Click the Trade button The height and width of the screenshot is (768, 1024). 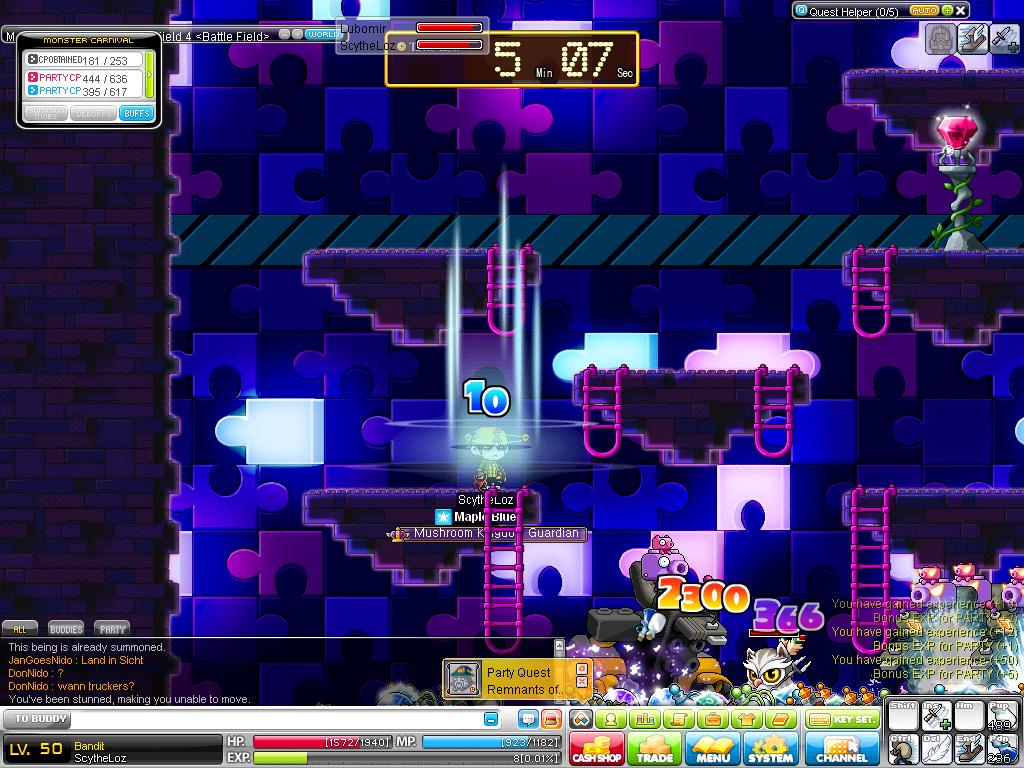(655, 748)
